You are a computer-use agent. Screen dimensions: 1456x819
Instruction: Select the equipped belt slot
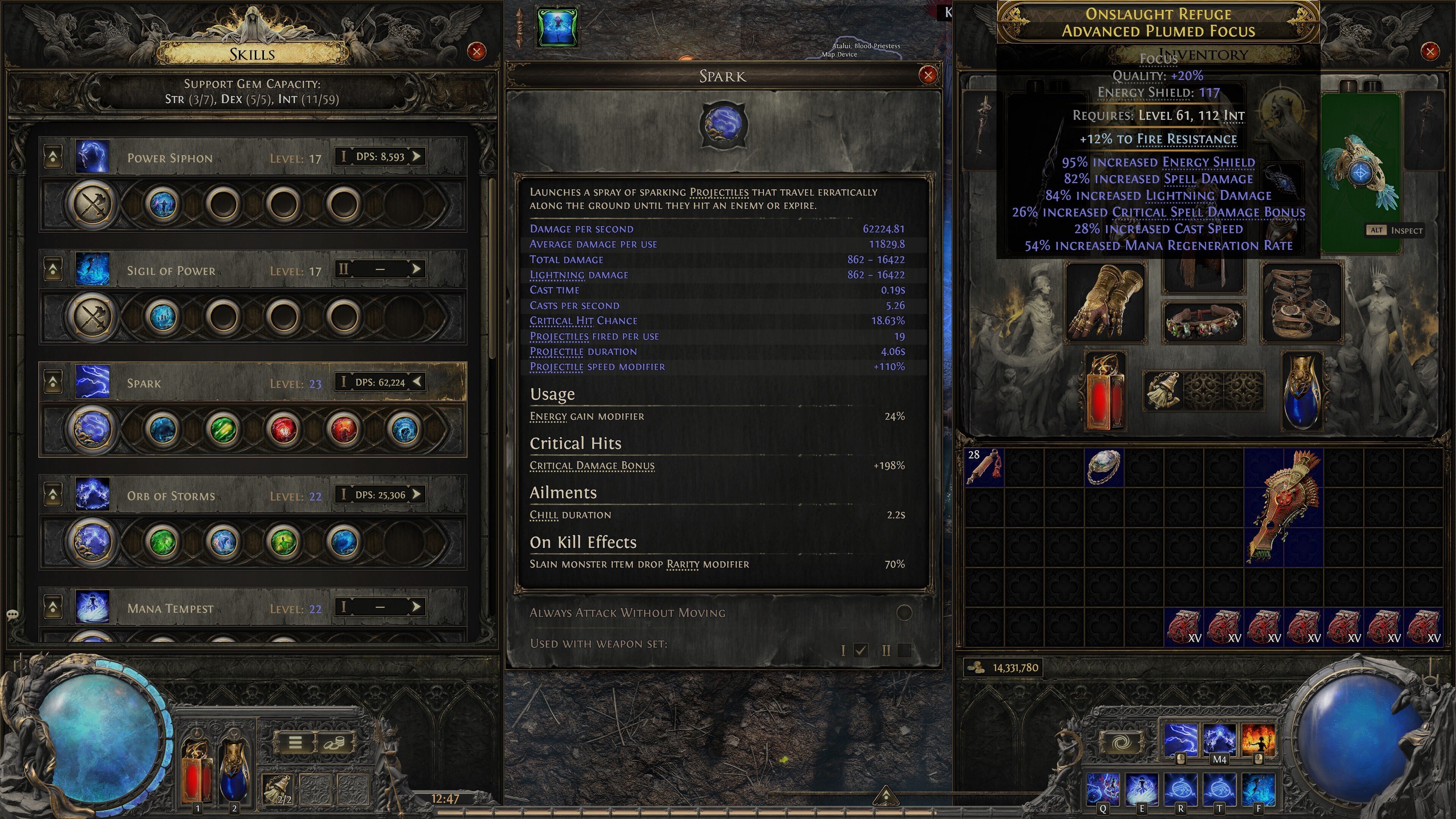[x=1203, y=322]
